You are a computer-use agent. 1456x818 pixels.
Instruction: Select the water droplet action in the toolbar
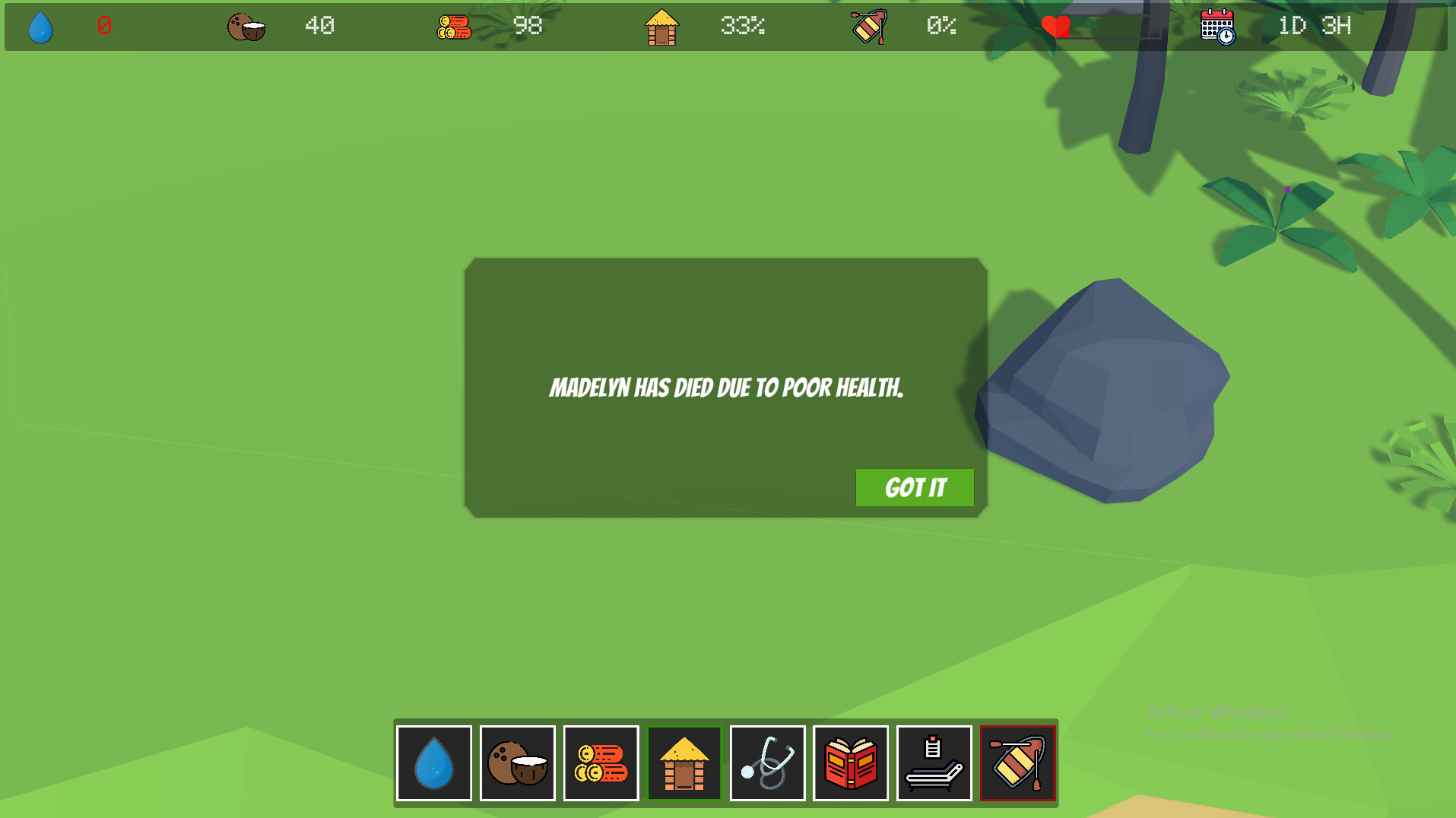click(x=434, y=763)
